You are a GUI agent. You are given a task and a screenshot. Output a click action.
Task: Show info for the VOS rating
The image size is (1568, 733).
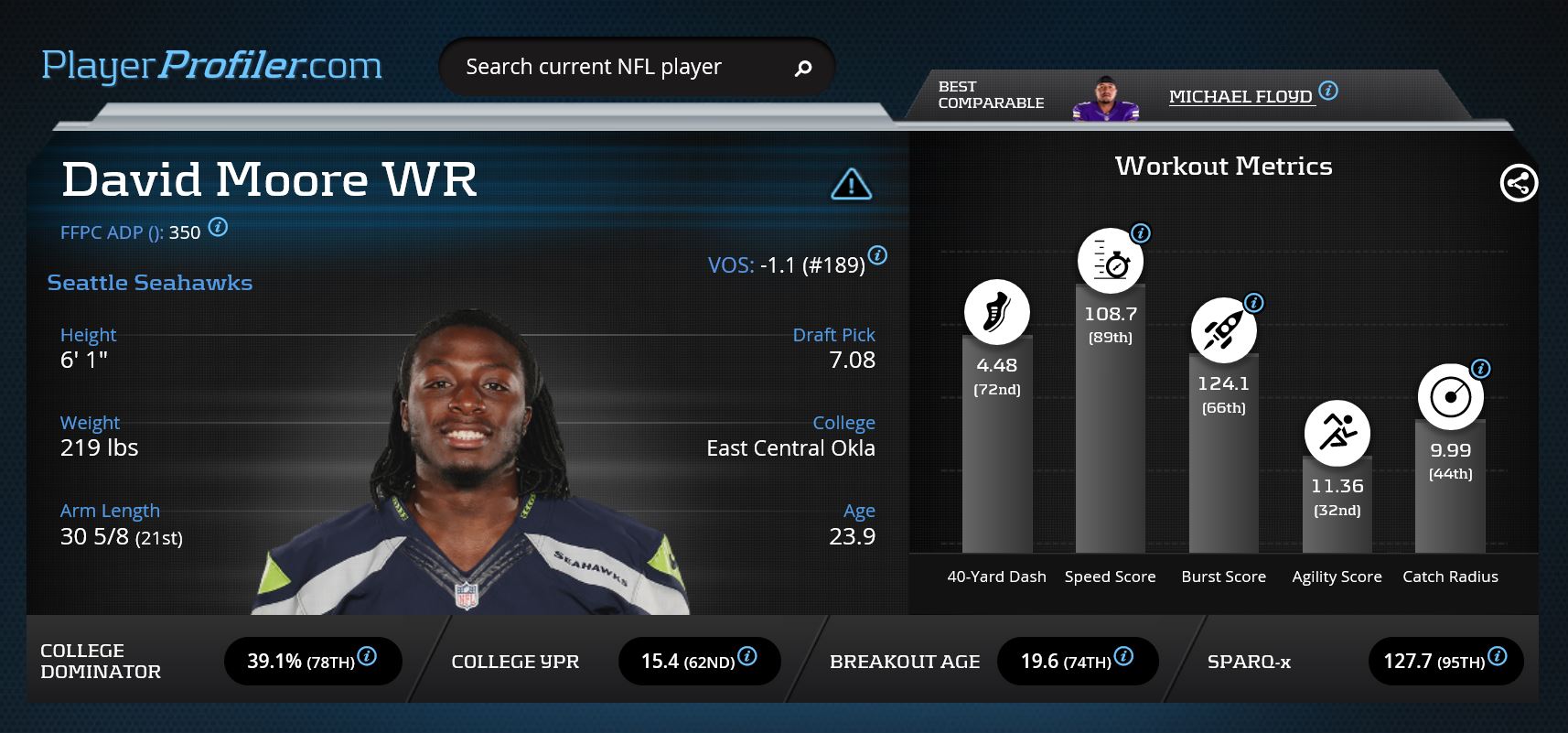click(877, 255)
